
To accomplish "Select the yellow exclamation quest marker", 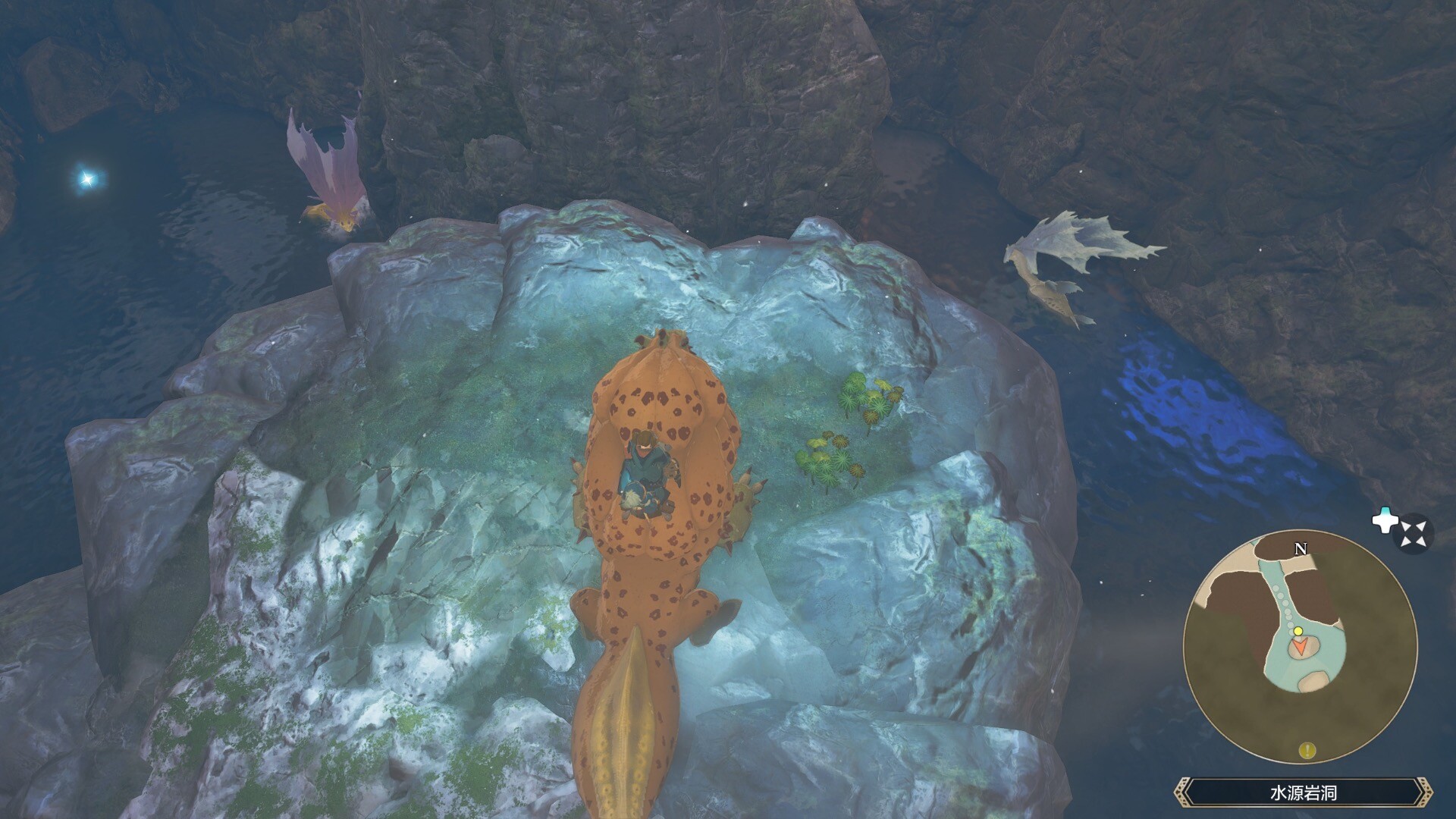I will click(x=1307, y=751).
